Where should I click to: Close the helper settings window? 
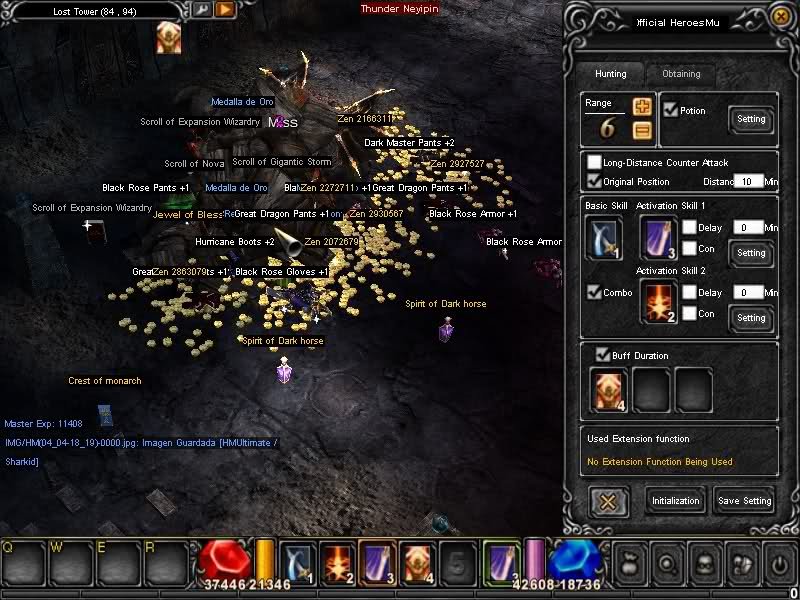(779, 17)
